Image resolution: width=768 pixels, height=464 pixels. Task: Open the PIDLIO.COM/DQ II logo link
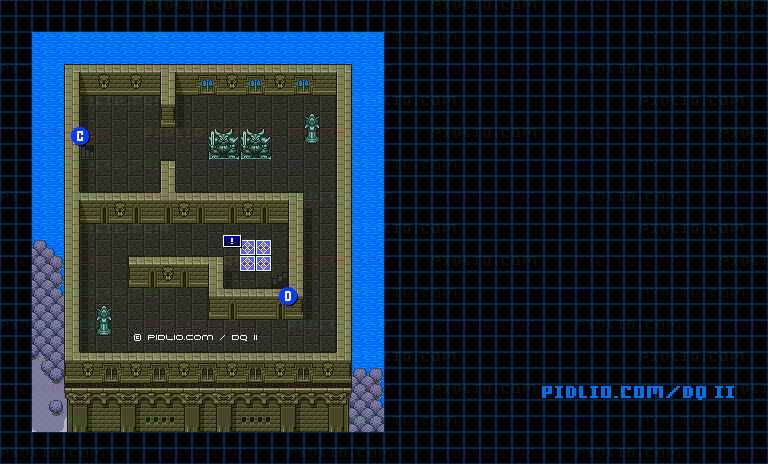tap(638, 392)
